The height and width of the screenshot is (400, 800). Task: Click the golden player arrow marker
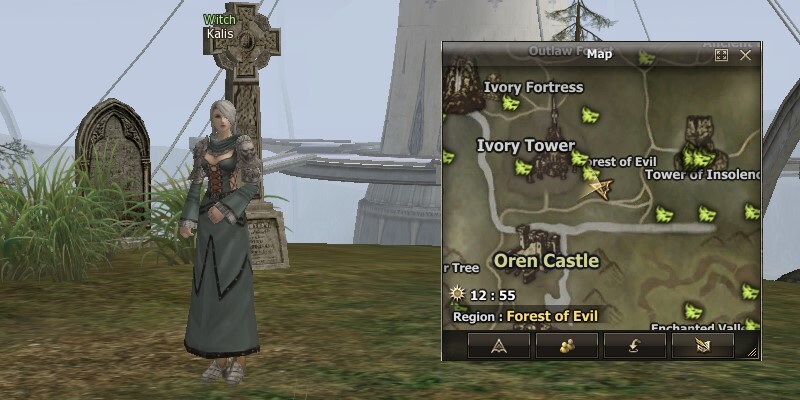[600, 187]
